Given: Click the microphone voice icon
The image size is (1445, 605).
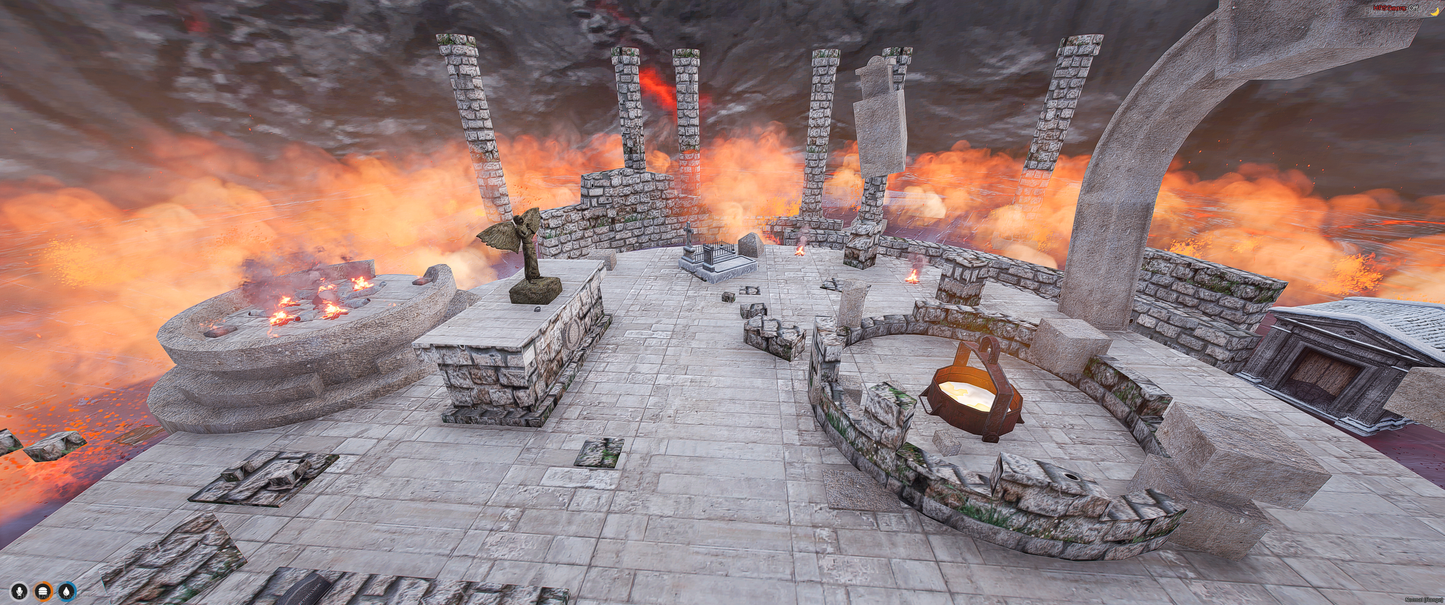Looking at the screenshot, I should [19, 591].
